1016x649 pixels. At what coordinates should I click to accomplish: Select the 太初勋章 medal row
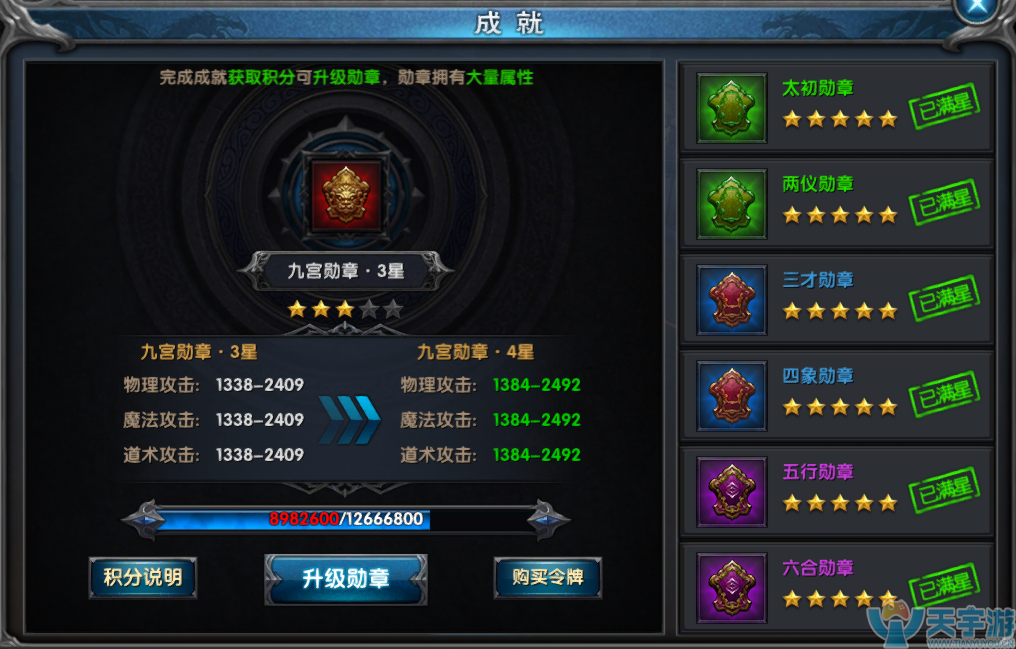click(x=837, y=107)
